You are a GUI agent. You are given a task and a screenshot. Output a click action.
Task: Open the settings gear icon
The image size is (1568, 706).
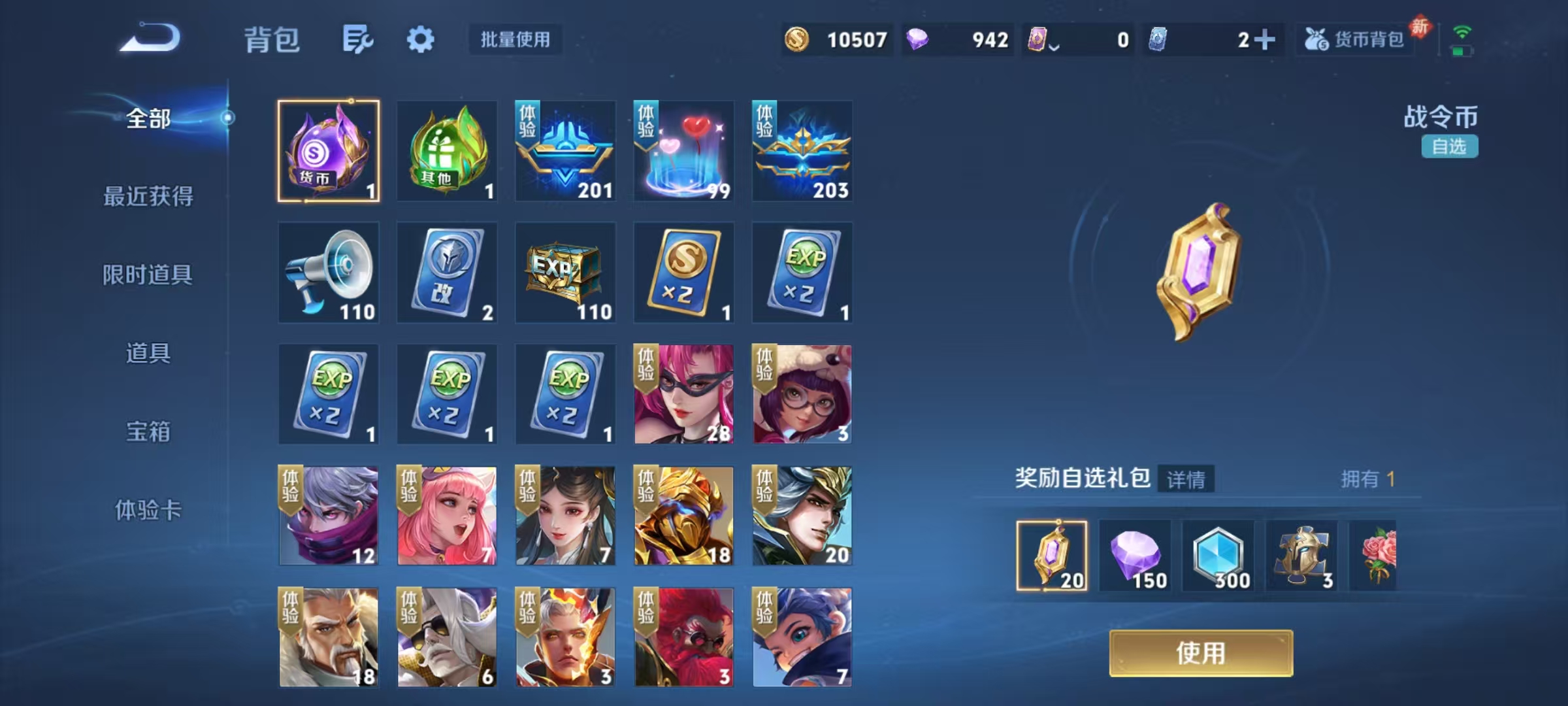pos(421,38)
